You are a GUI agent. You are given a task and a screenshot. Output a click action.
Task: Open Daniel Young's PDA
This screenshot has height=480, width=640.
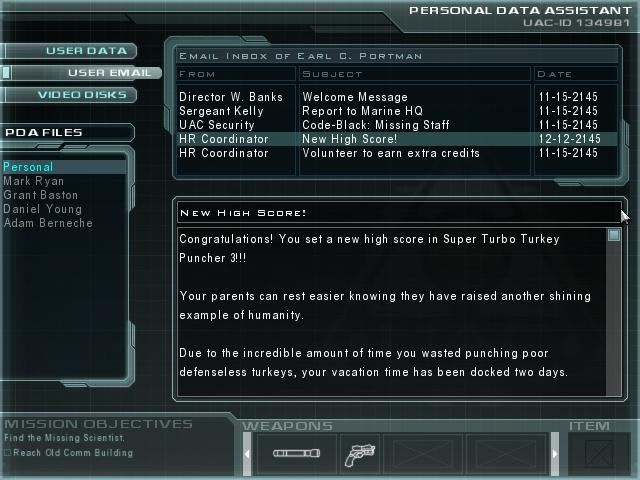click(x=42, y=209)
